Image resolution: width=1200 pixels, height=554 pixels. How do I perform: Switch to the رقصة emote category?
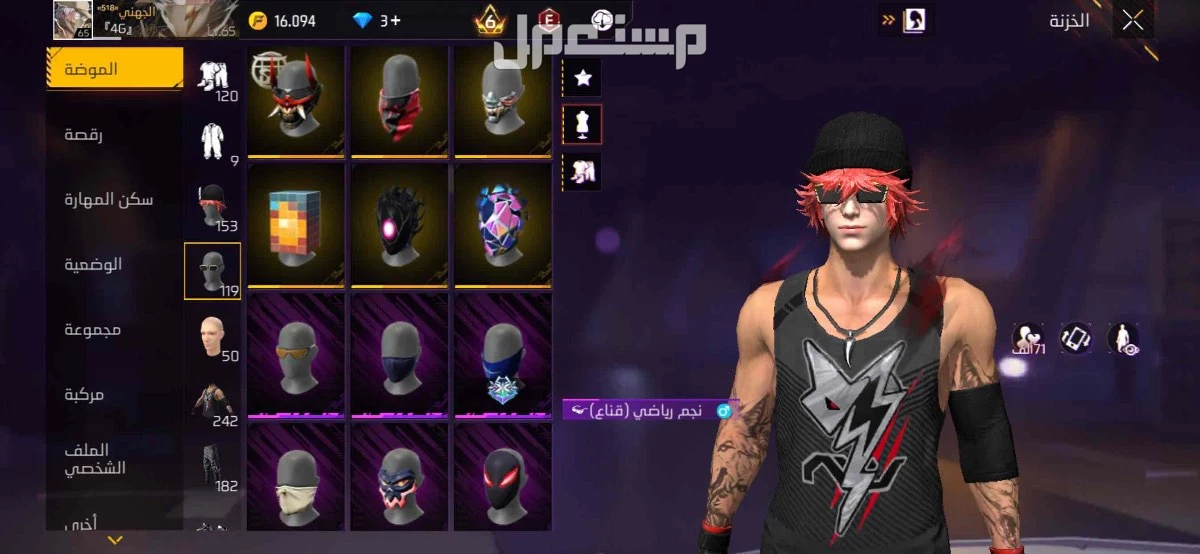pyautogui.click(x=84, y=134)
